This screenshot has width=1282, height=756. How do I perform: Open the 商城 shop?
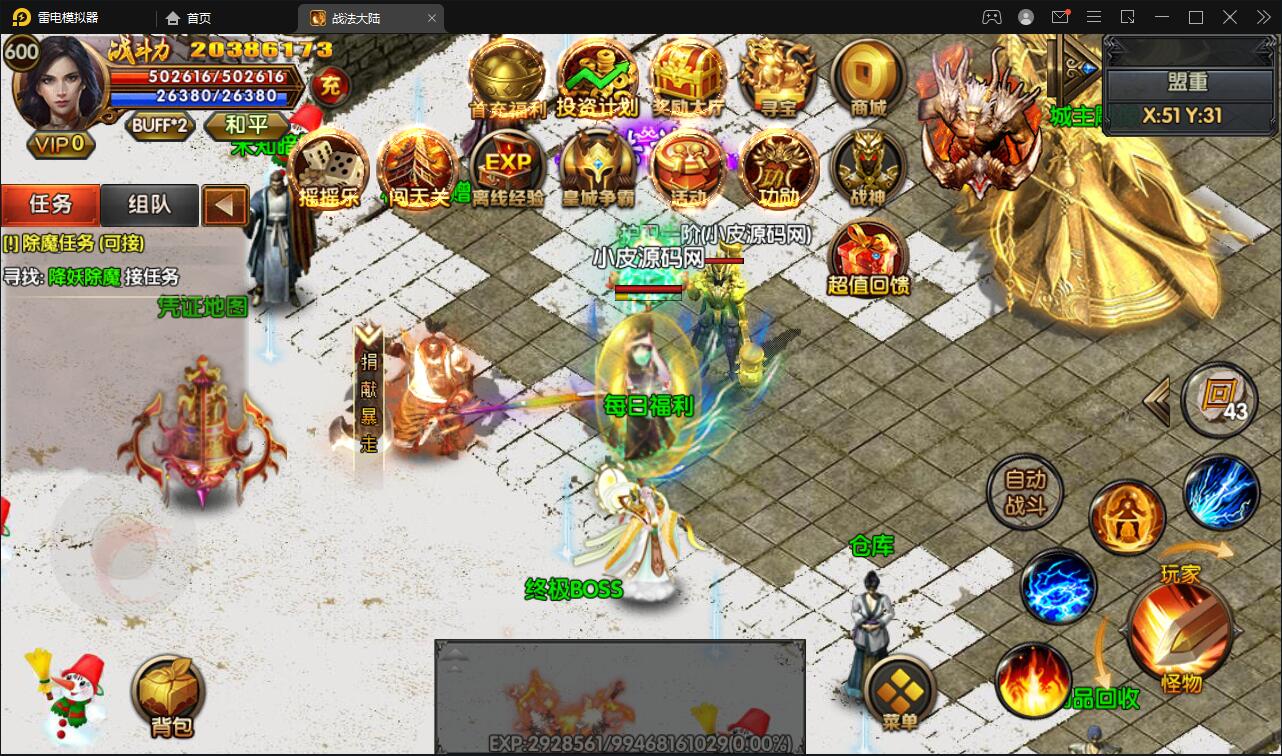(867, 77)
